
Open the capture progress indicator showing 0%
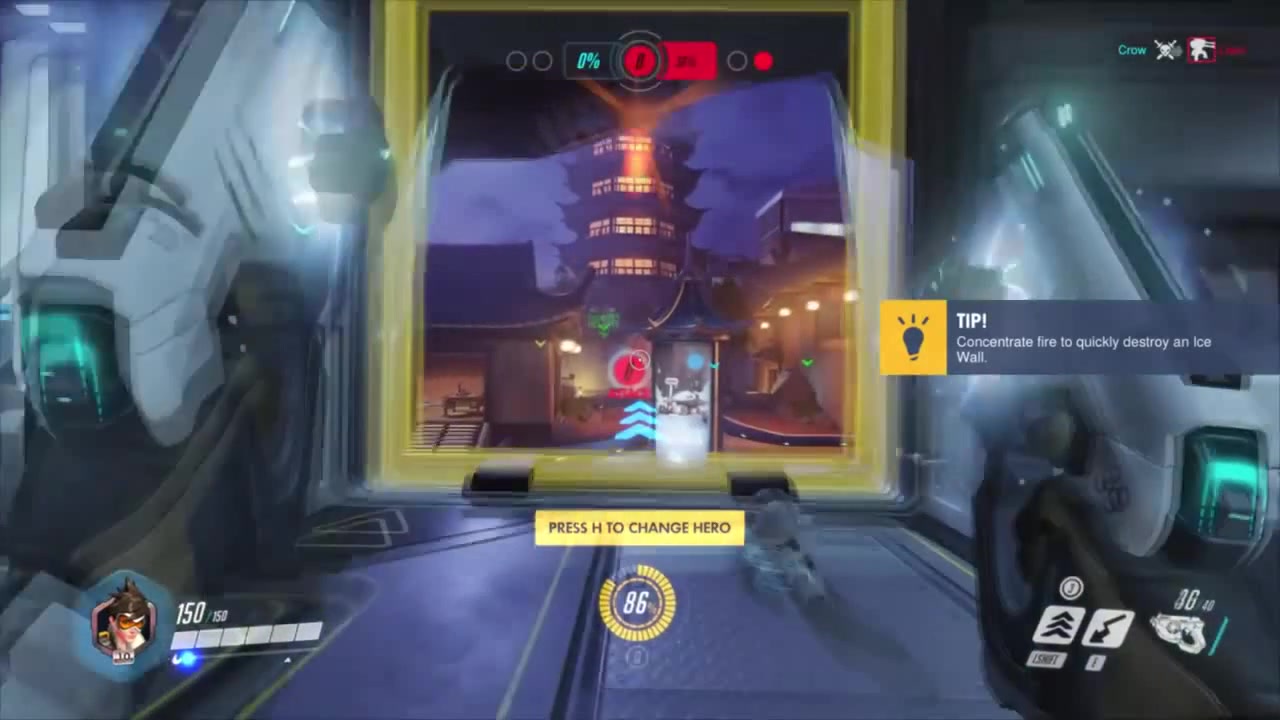[x=588, y=61]
